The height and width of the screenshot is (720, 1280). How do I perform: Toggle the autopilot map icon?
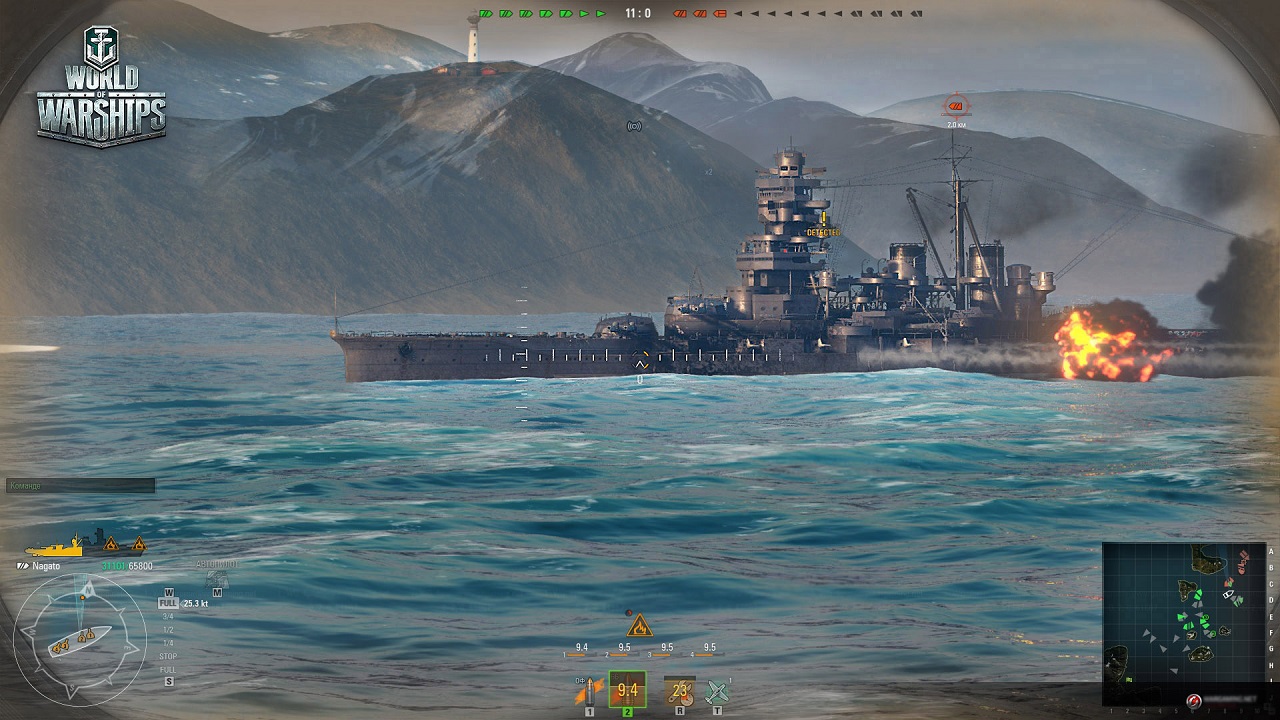click(217, 579)
